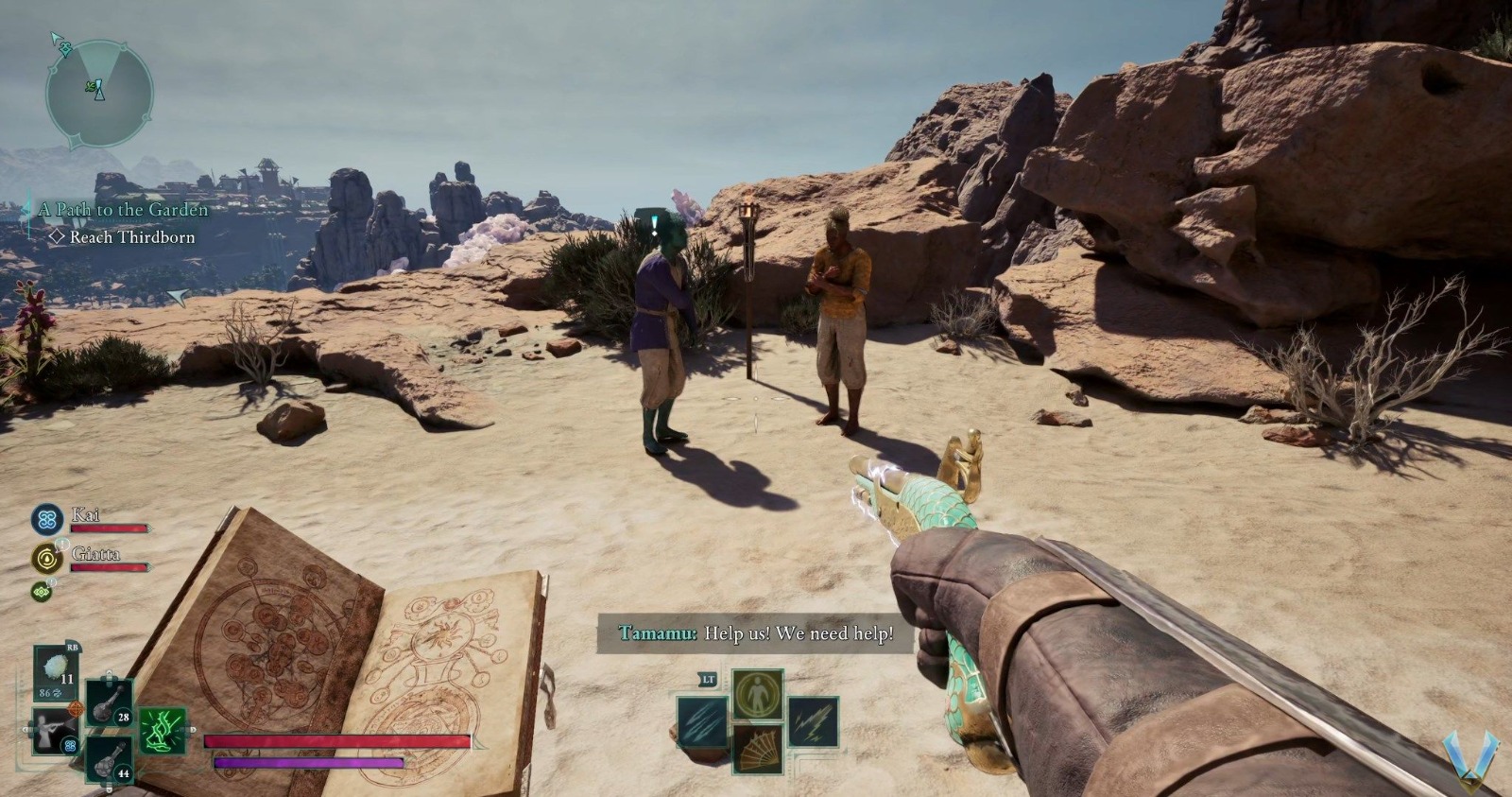Toggle the LT spell wheel indicator

(x=708, y=679)
